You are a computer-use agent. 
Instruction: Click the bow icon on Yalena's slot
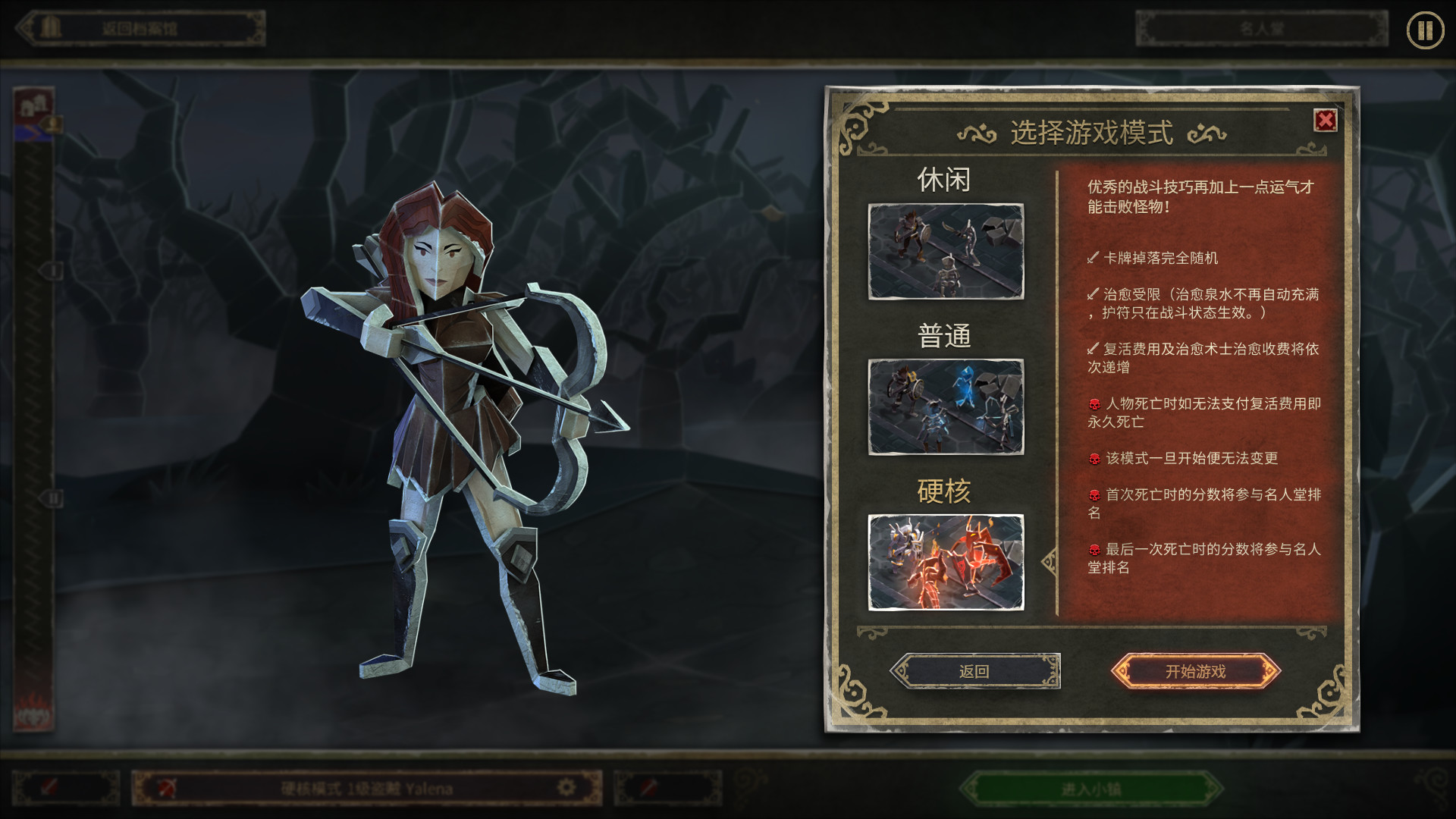pyautogui.click(x=166, y=786)
